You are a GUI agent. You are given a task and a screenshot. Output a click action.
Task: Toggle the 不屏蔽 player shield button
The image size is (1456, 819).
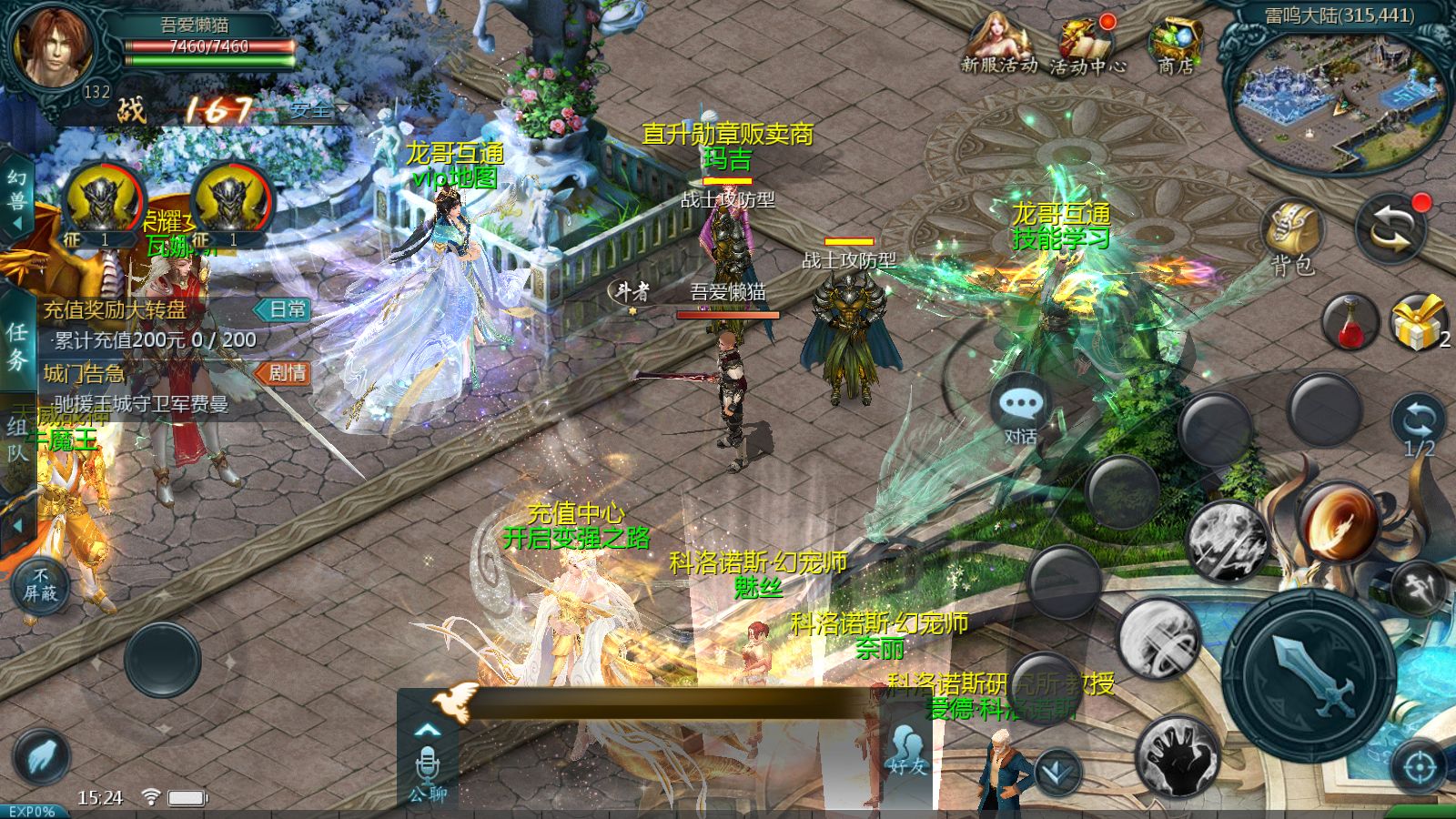pos(40,584)
